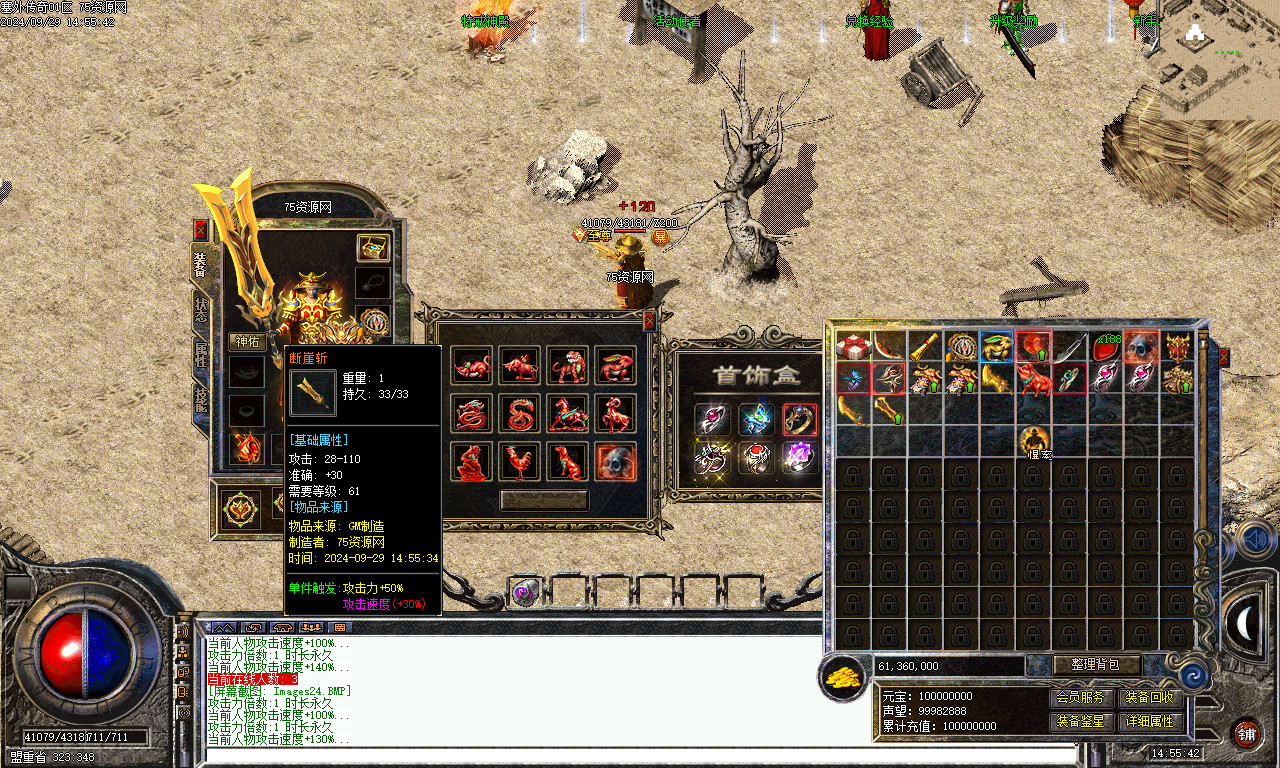The height and width of the screenshot is (768, 1280).
Task: Choose the 装备鉴星 equipment appraisal button
Action: 1080,721
